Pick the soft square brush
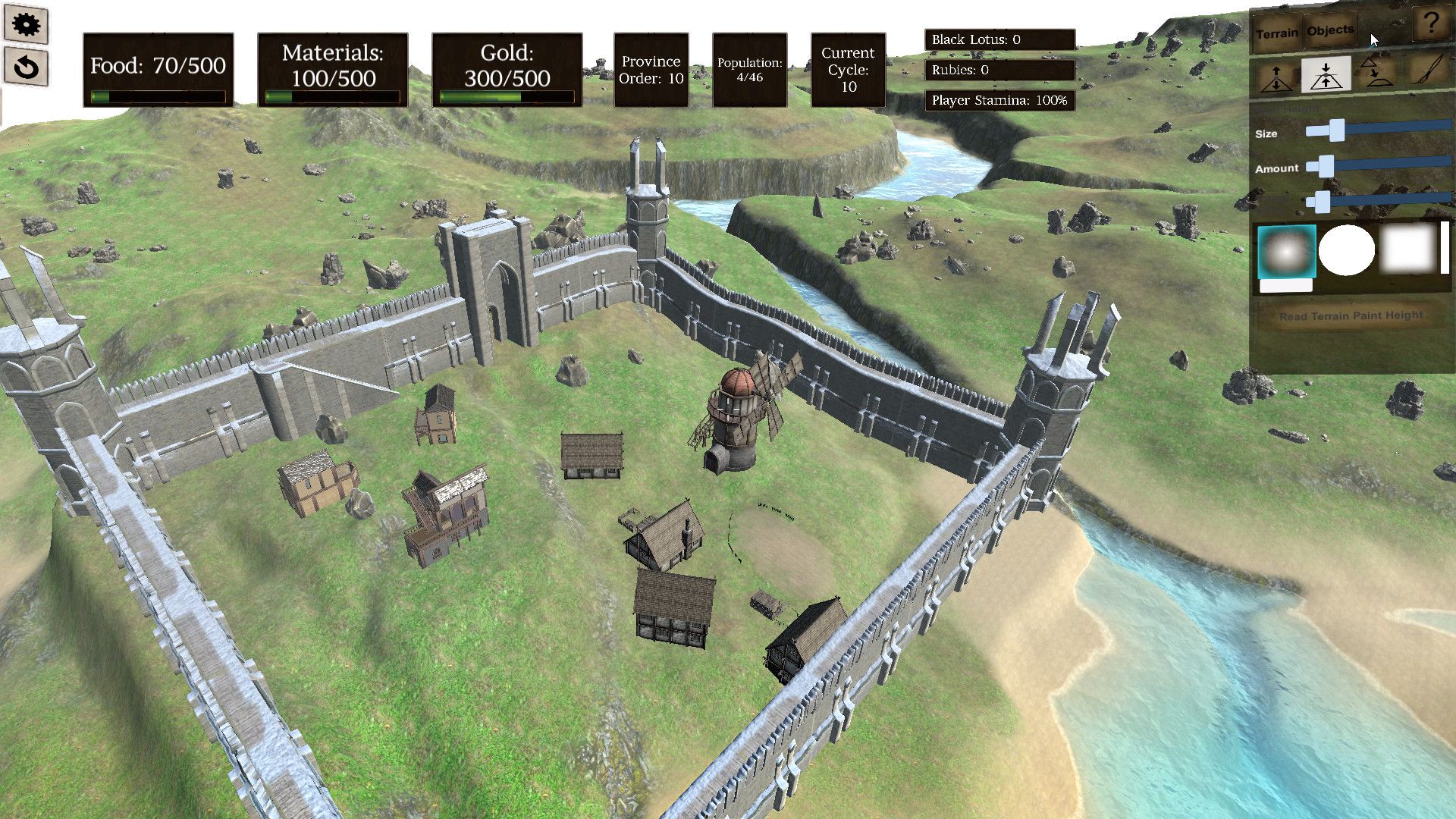Screen dimensions: 1456x819 point(1408,249)
